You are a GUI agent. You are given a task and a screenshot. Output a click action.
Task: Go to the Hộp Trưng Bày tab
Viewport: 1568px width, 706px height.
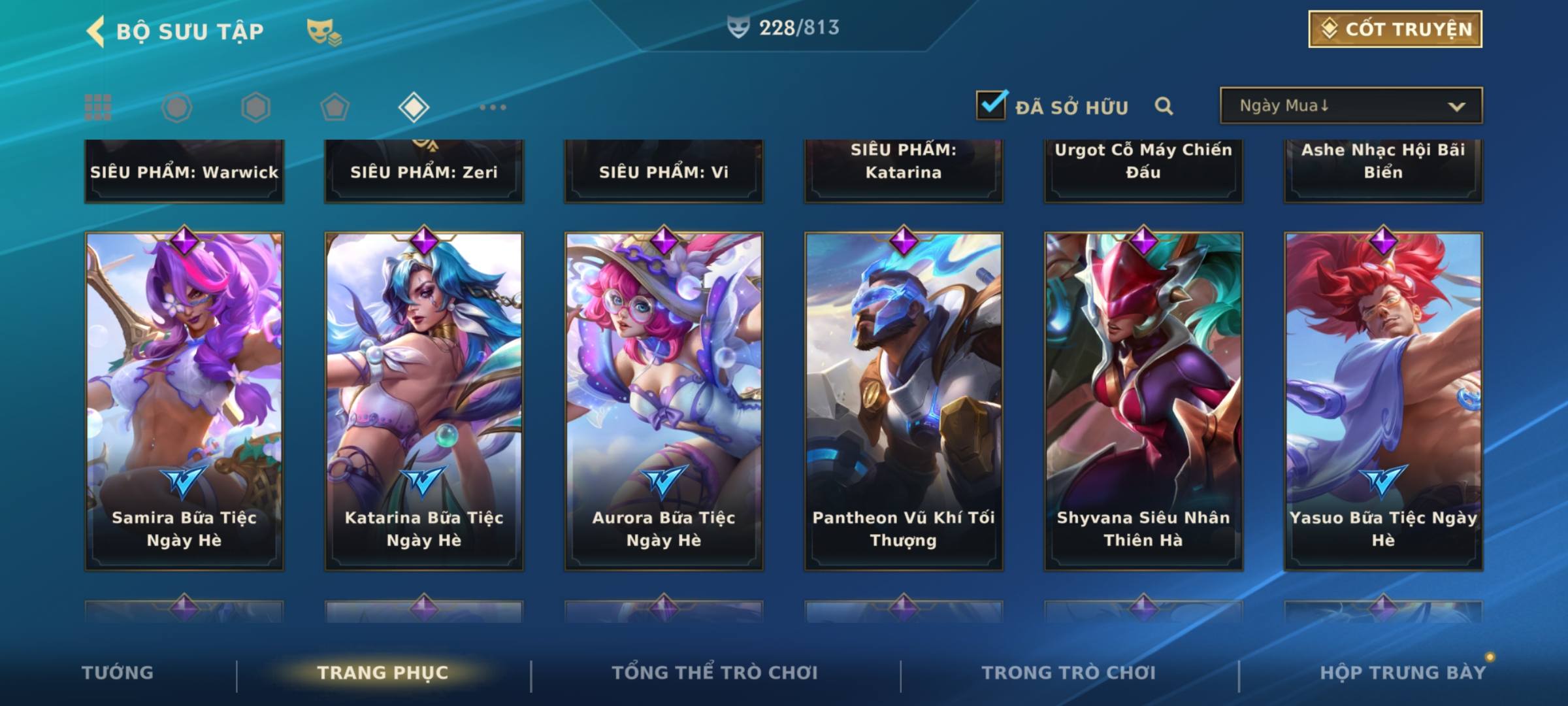pos(1403,673)
